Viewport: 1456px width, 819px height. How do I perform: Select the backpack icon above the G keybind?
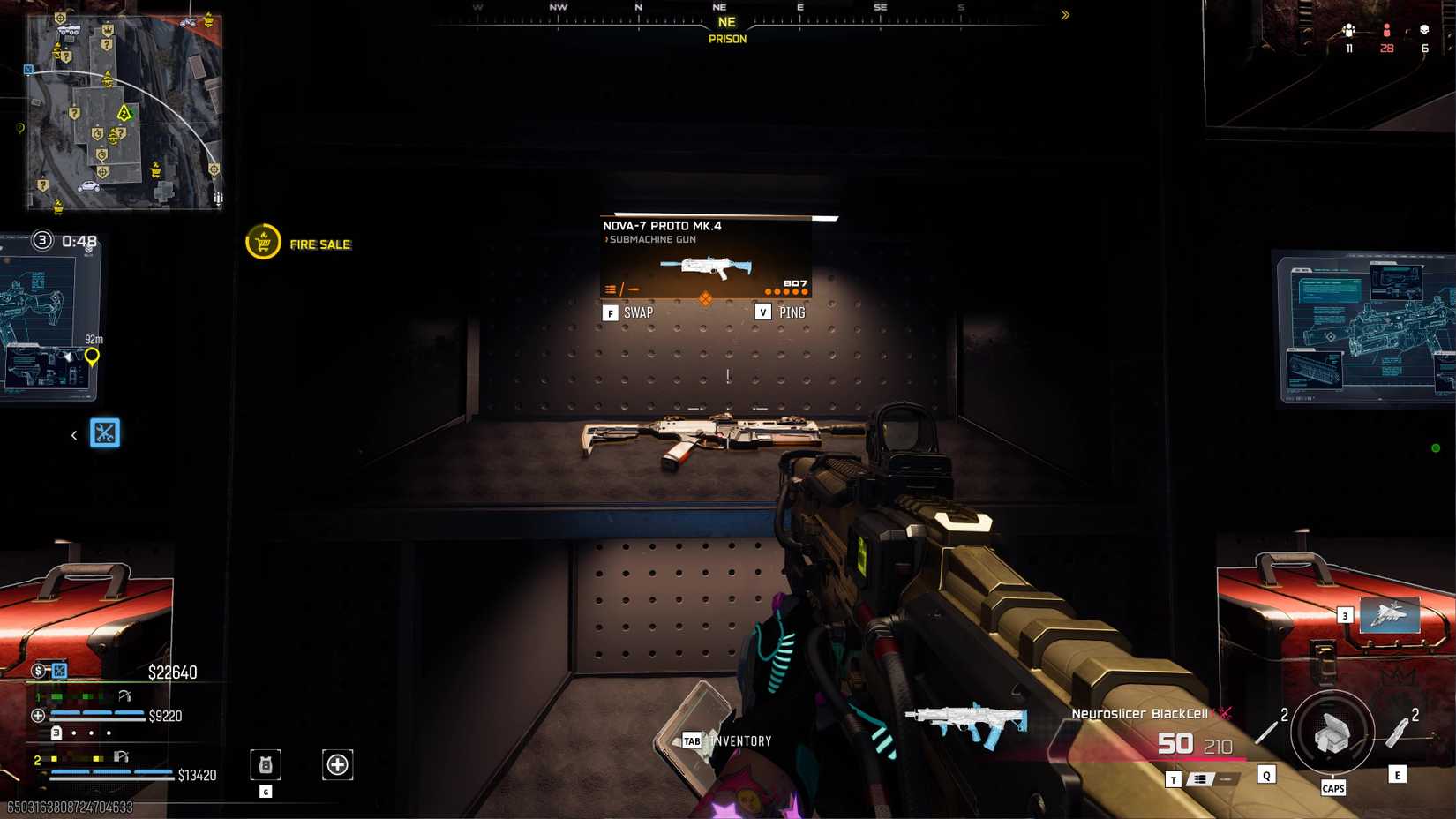(265, 765)
